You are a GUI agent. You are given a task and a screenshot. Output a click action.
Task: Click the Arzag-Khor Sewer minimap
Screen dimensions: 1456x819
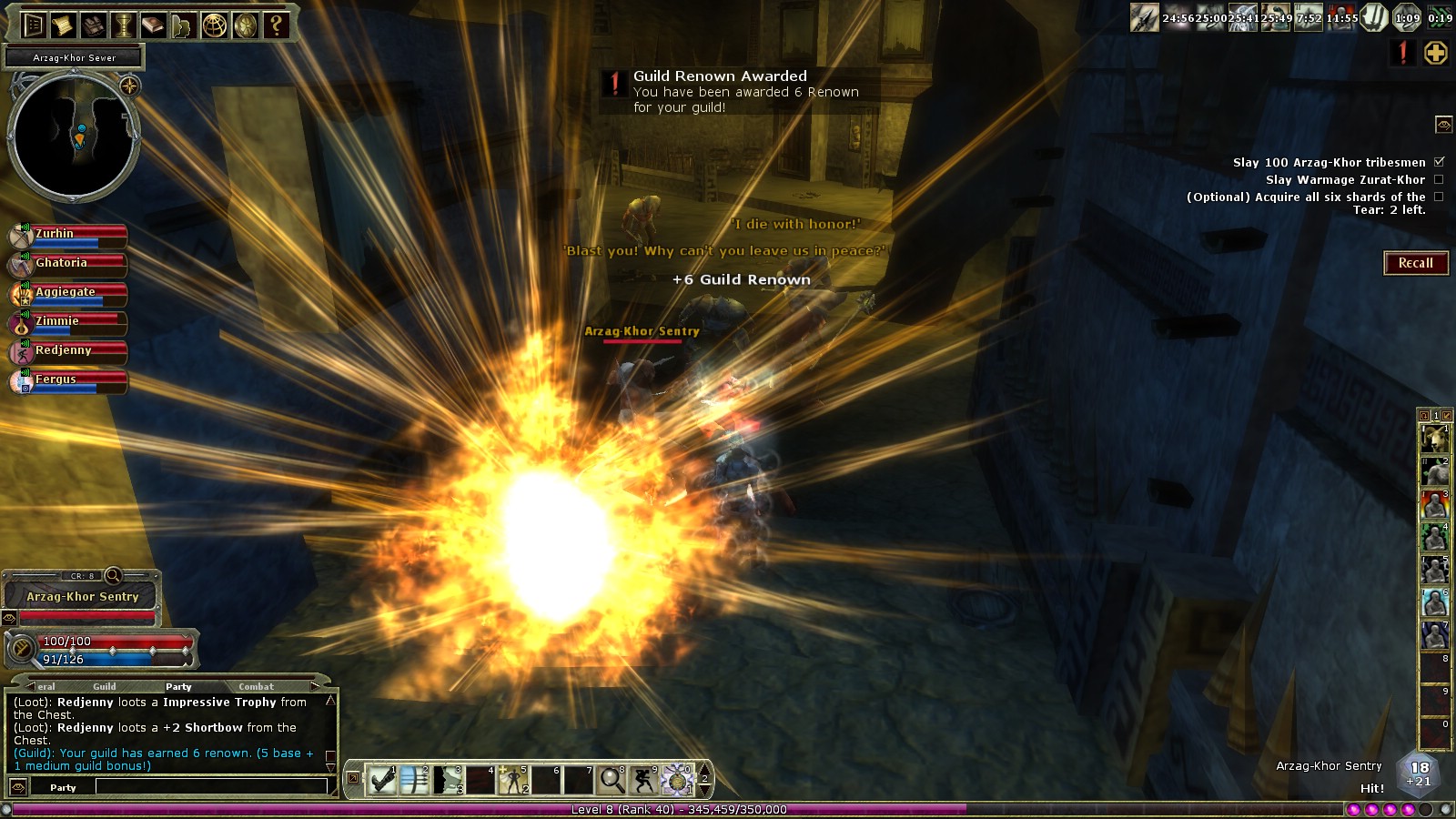(x=73, y=136)
